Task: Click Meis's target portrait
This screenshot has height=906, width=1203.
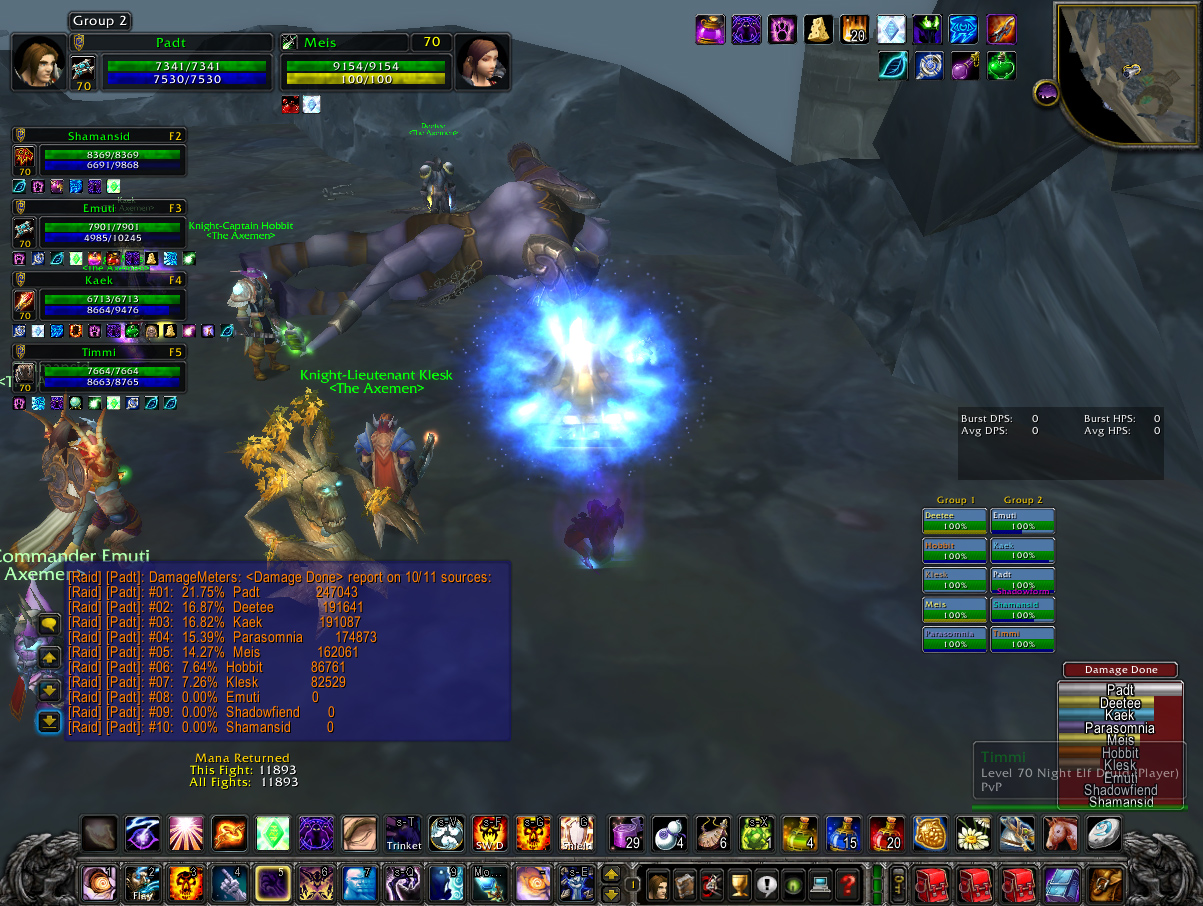Action: 481,62
